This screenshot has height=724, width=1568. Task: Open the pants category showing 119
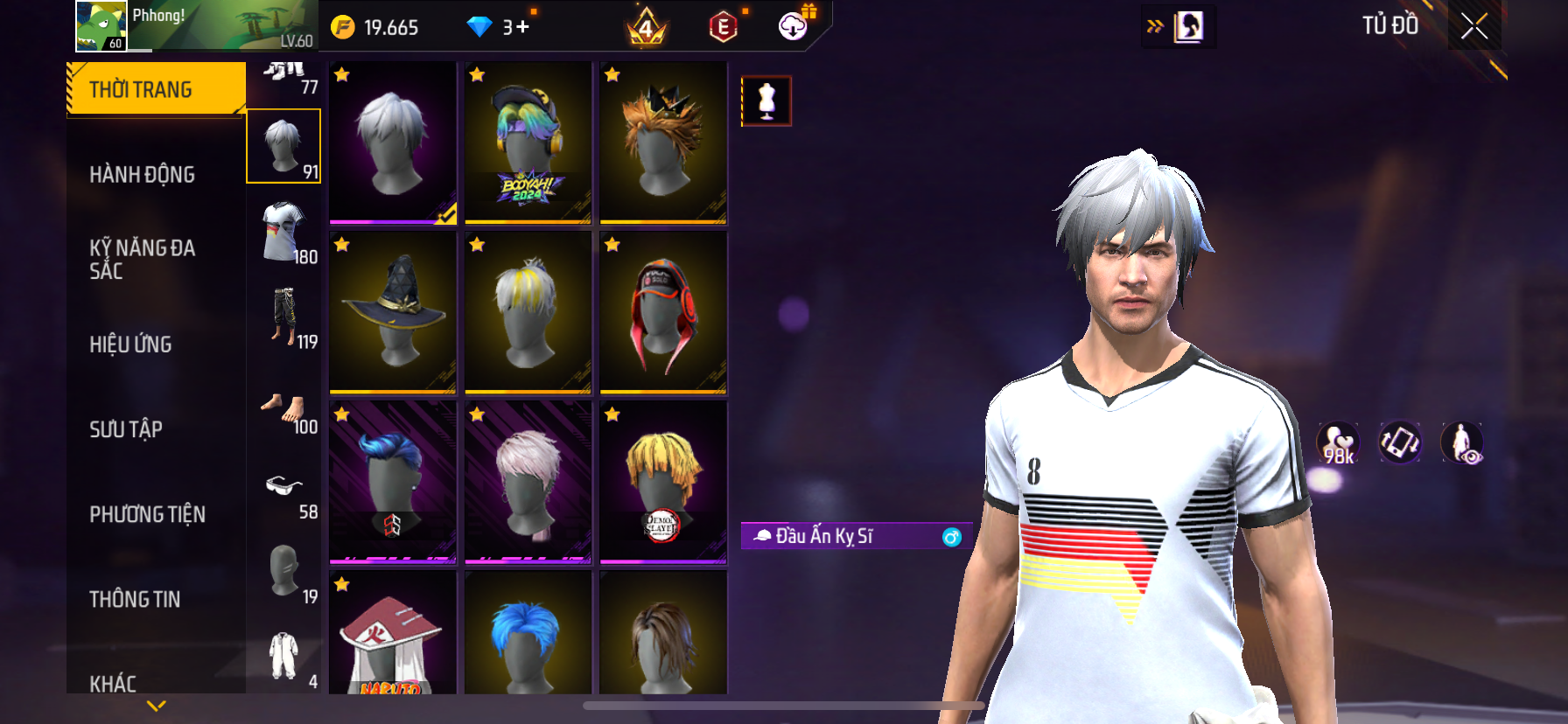[x=284, y=317]
